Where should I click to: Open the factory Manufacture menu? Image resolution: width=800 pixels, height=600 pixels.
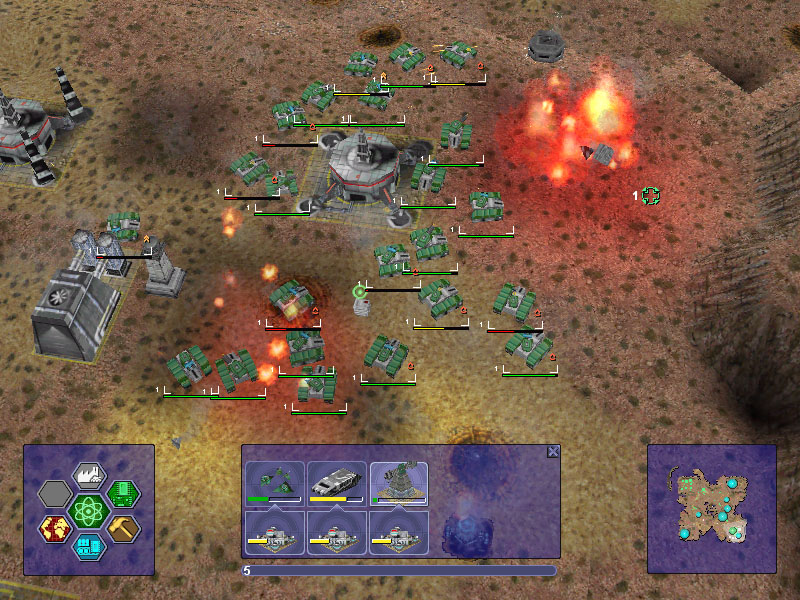(x=89, y=475)
